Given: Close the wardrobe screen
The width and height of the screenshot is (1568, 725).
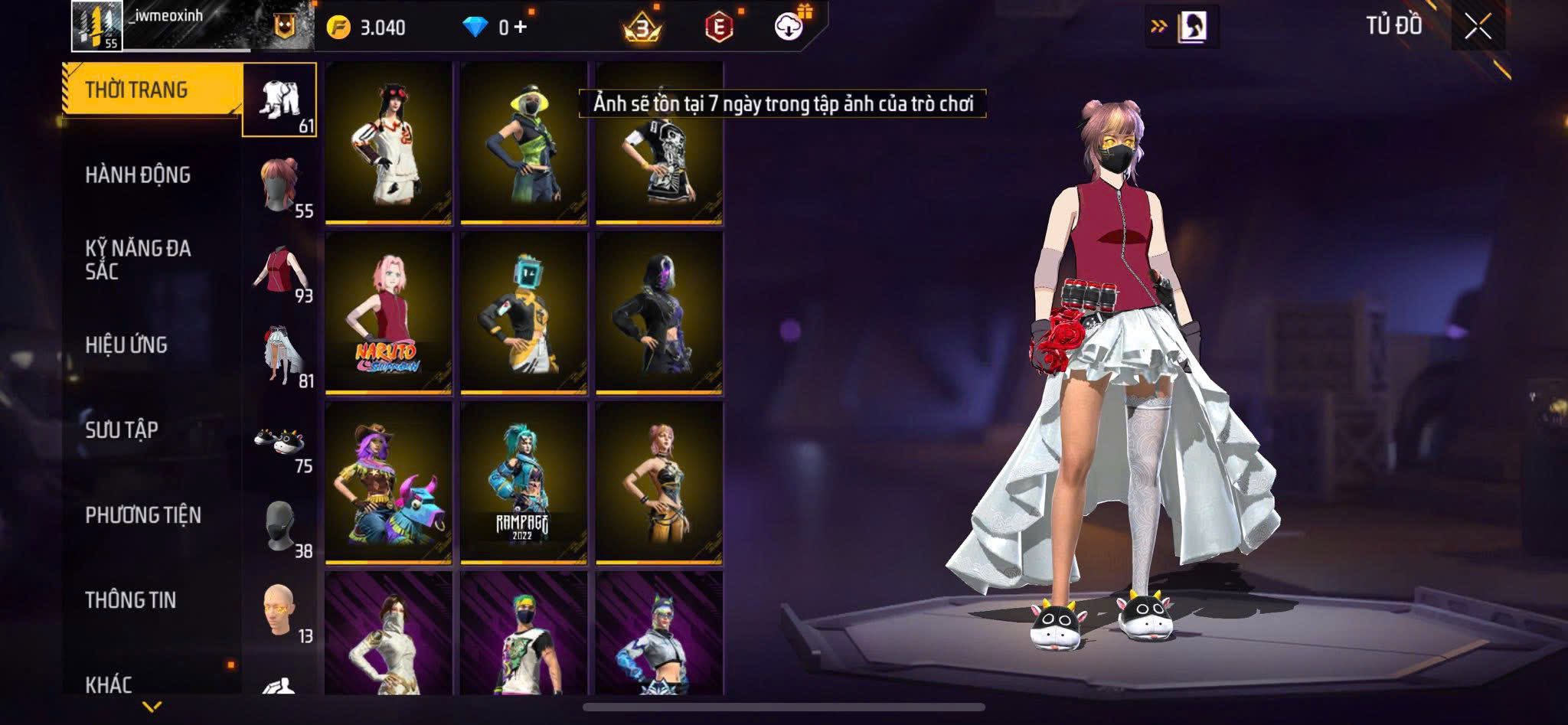Looking at the screenshot, I should click(1478, 27).
